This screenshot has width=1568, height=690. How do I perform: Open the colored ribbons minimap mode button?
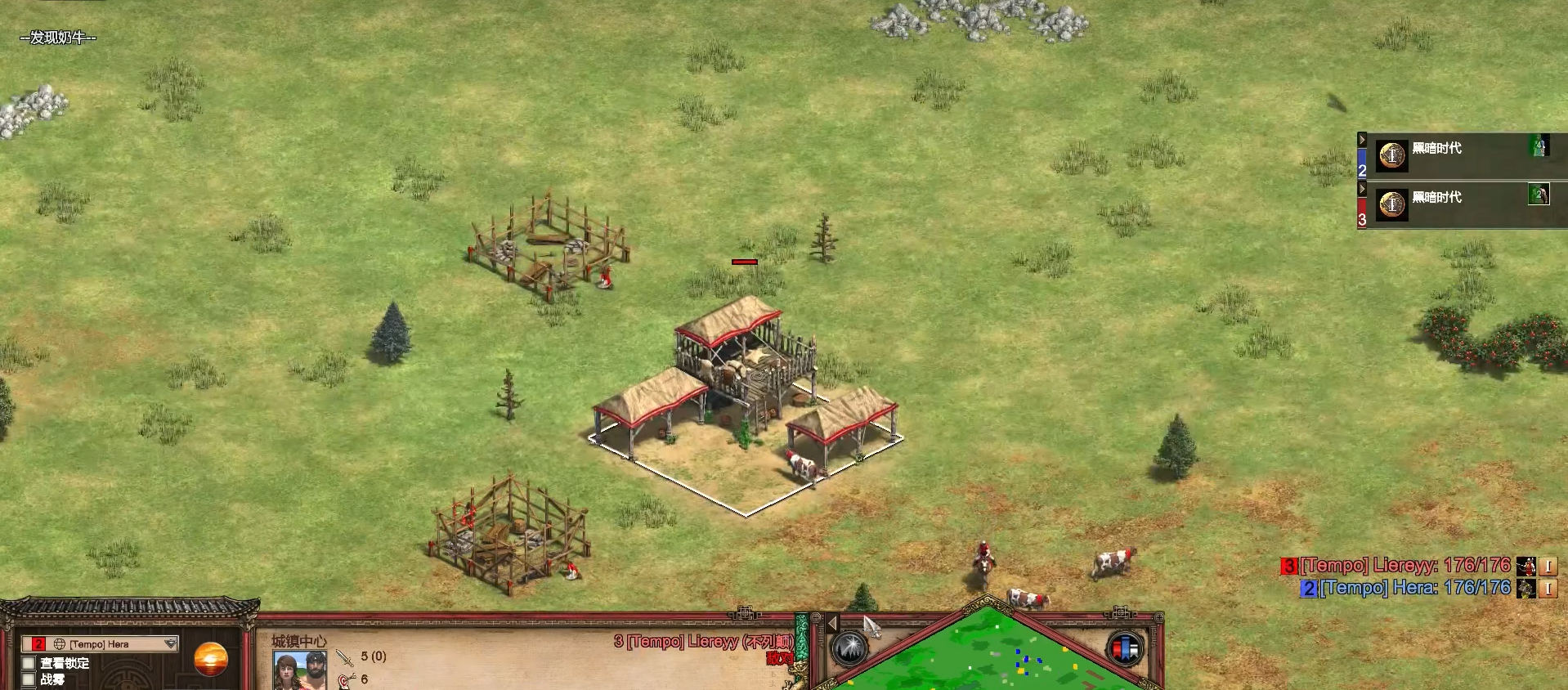1125,649
